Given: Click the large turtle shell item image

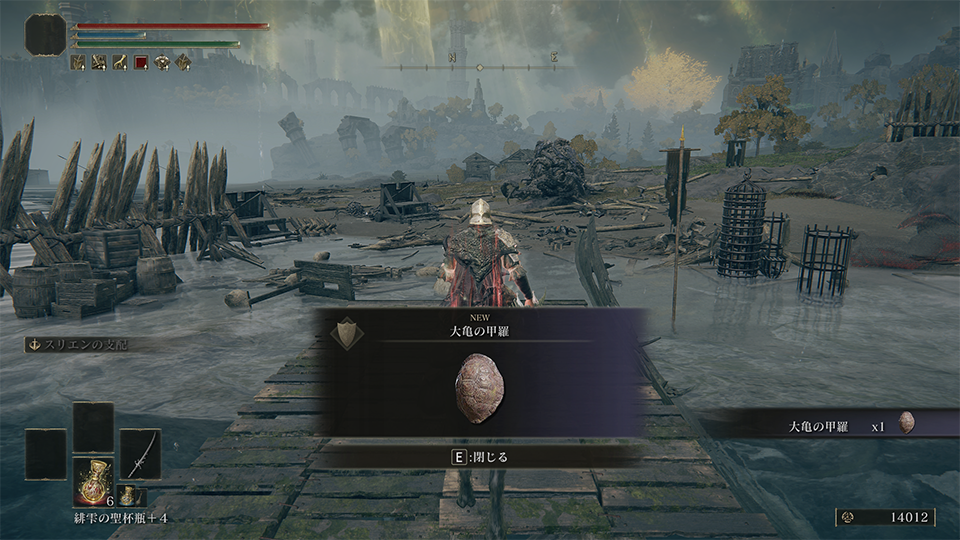Looking at the screenshot, I should coord(479,383).
